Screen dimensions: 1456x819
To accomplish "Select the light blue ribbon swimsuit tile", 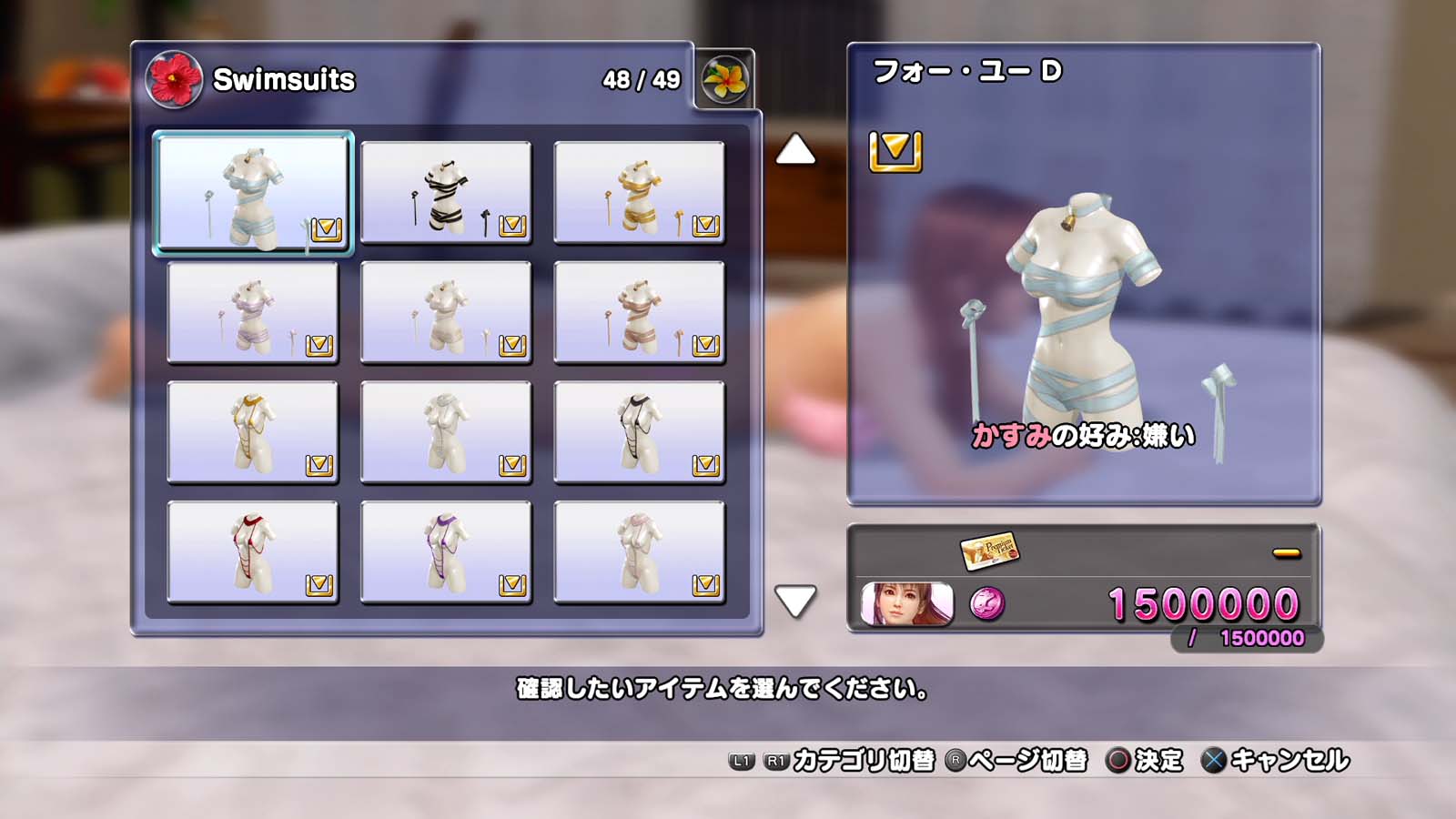I will click(x=252, y=192).
